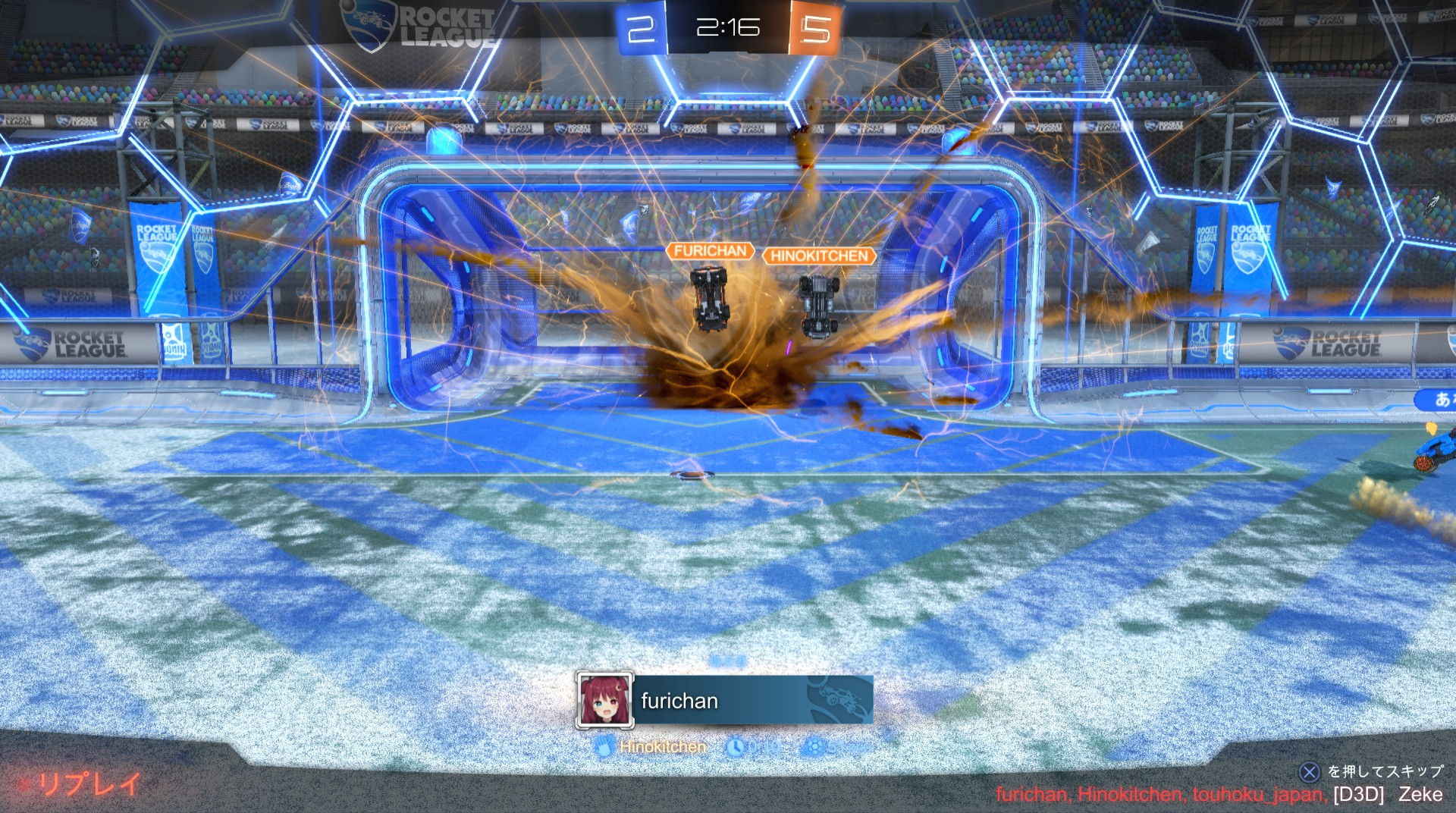The height and width of the screenshot is (813, 1456).
Task: Click furichan's anime avatar thumbnail
Action: point(604,700)
